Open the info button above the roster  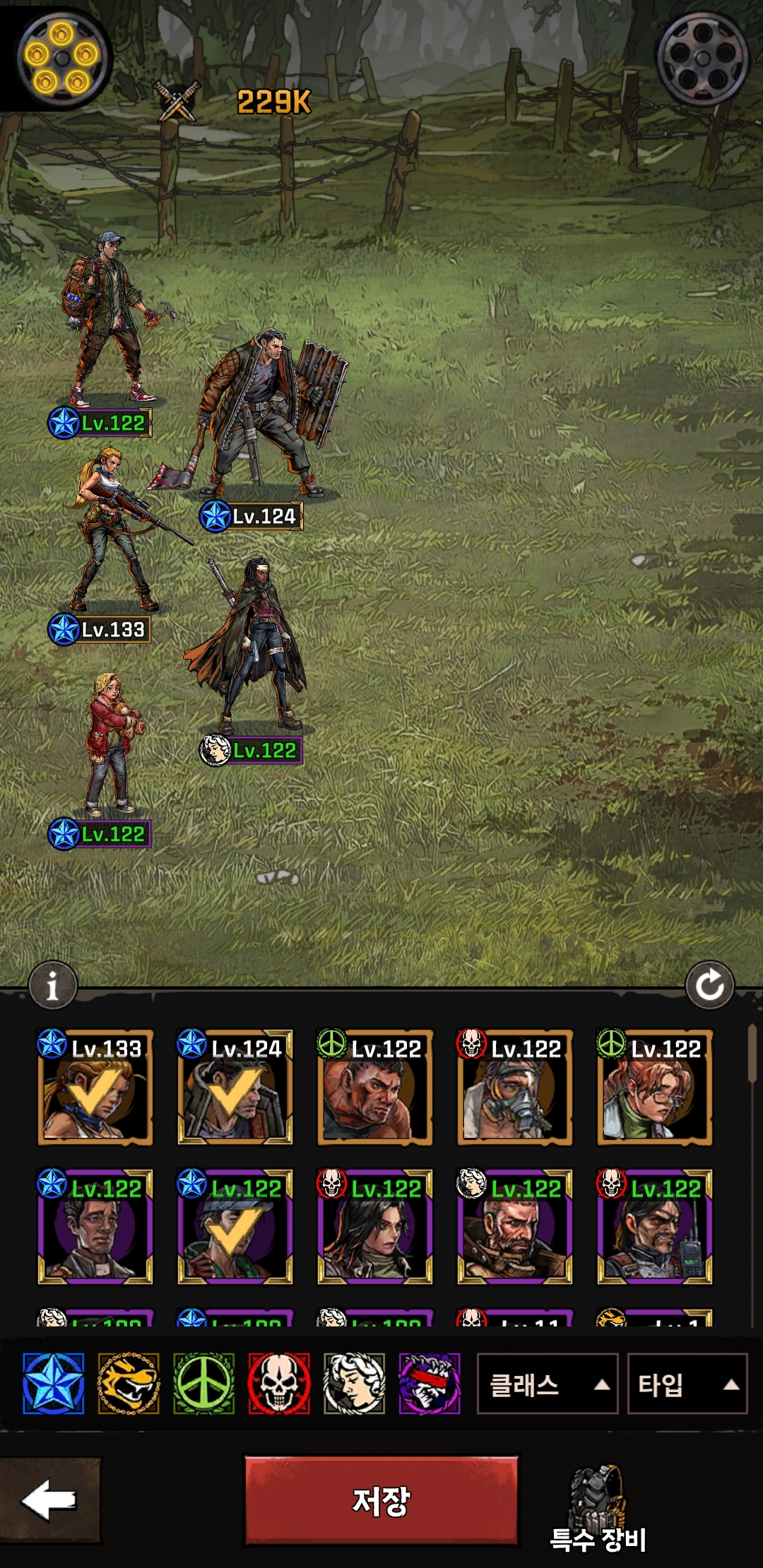coord(52,985)
